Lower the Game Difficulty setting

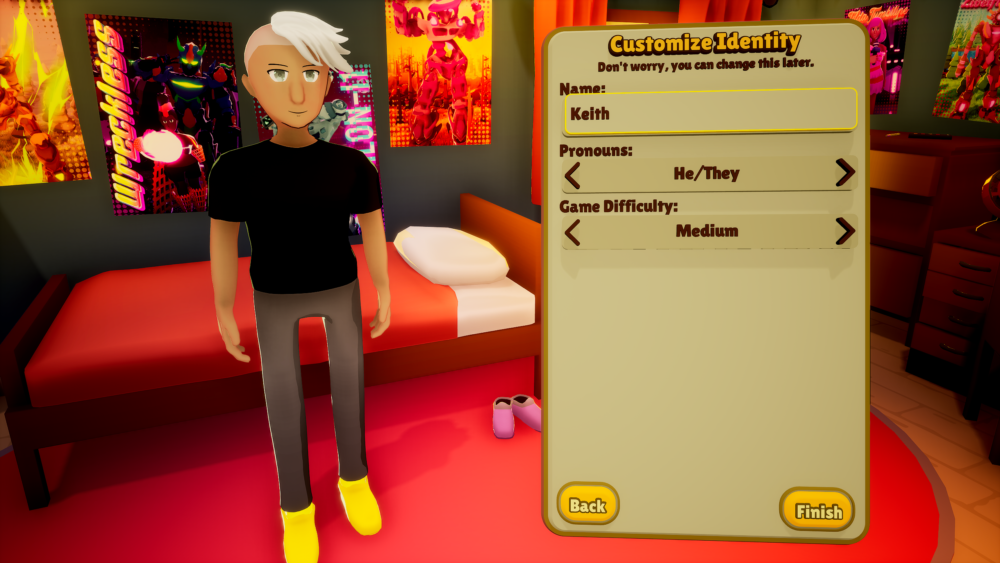coord(573,232)
